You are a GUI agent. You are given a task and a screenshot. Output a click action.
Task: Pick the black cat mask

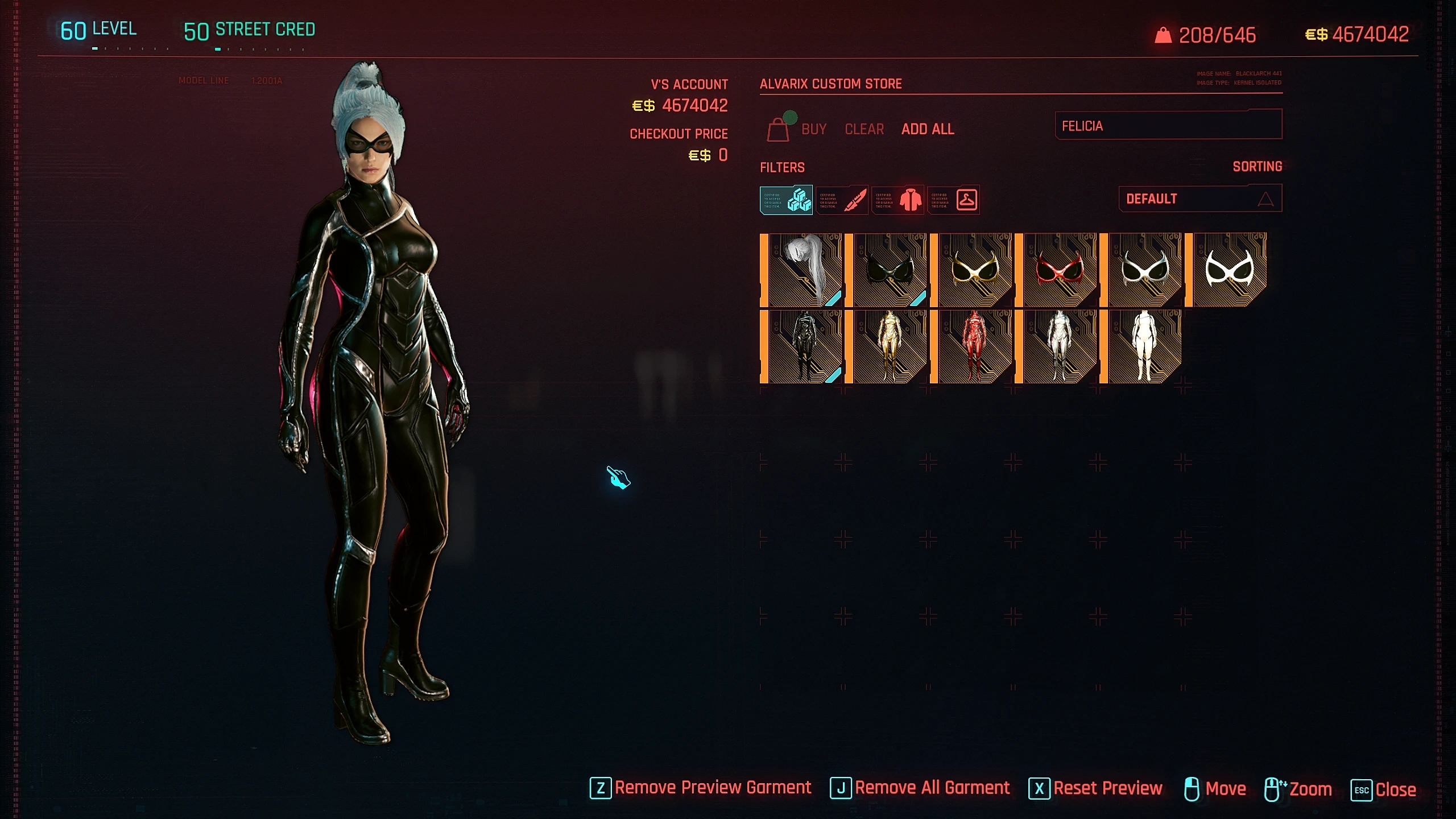[887, 270]
